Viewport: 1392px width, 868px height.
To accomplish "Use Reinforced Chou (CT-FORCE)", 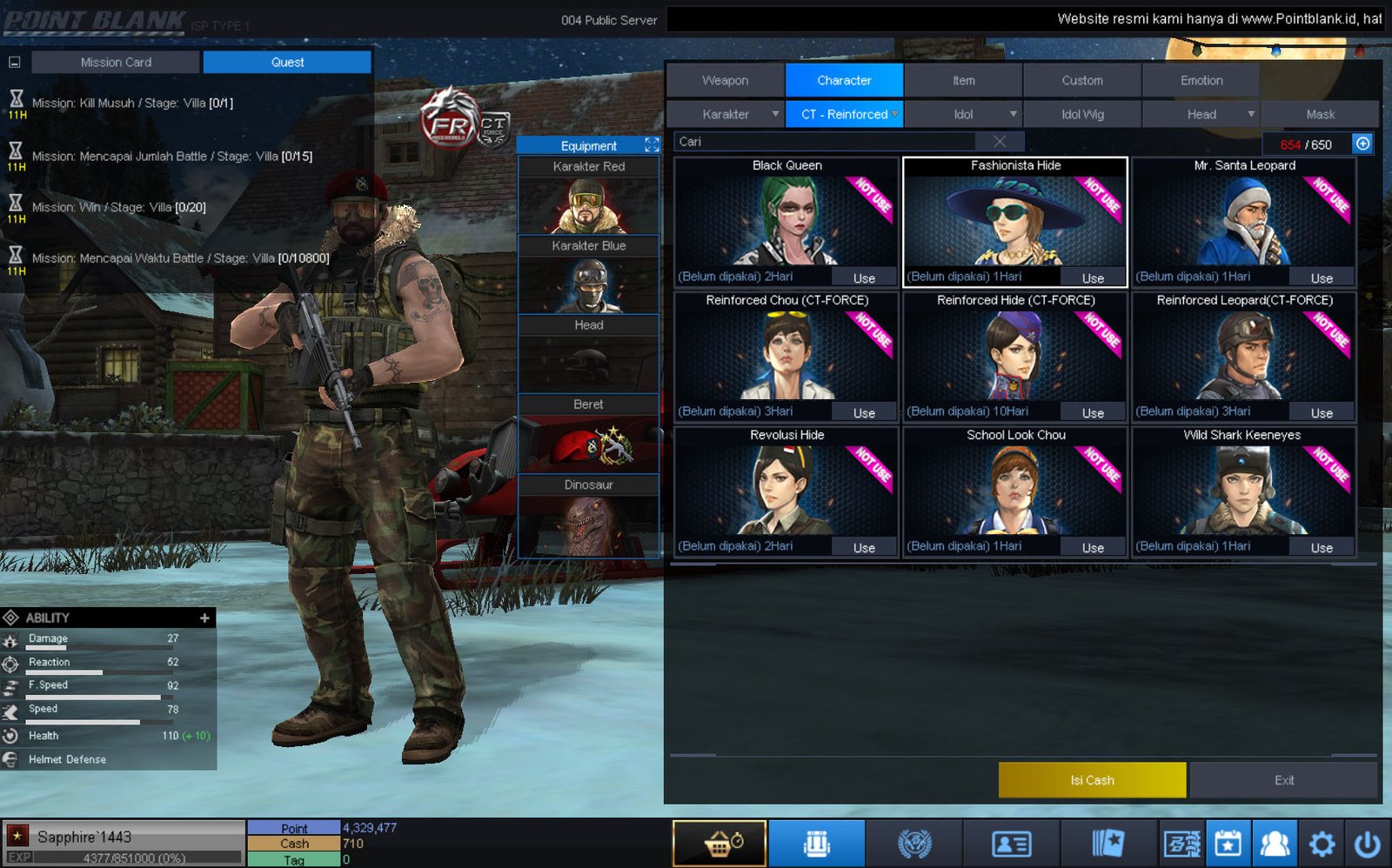I will pyautogui.click(x=864, y=413).
